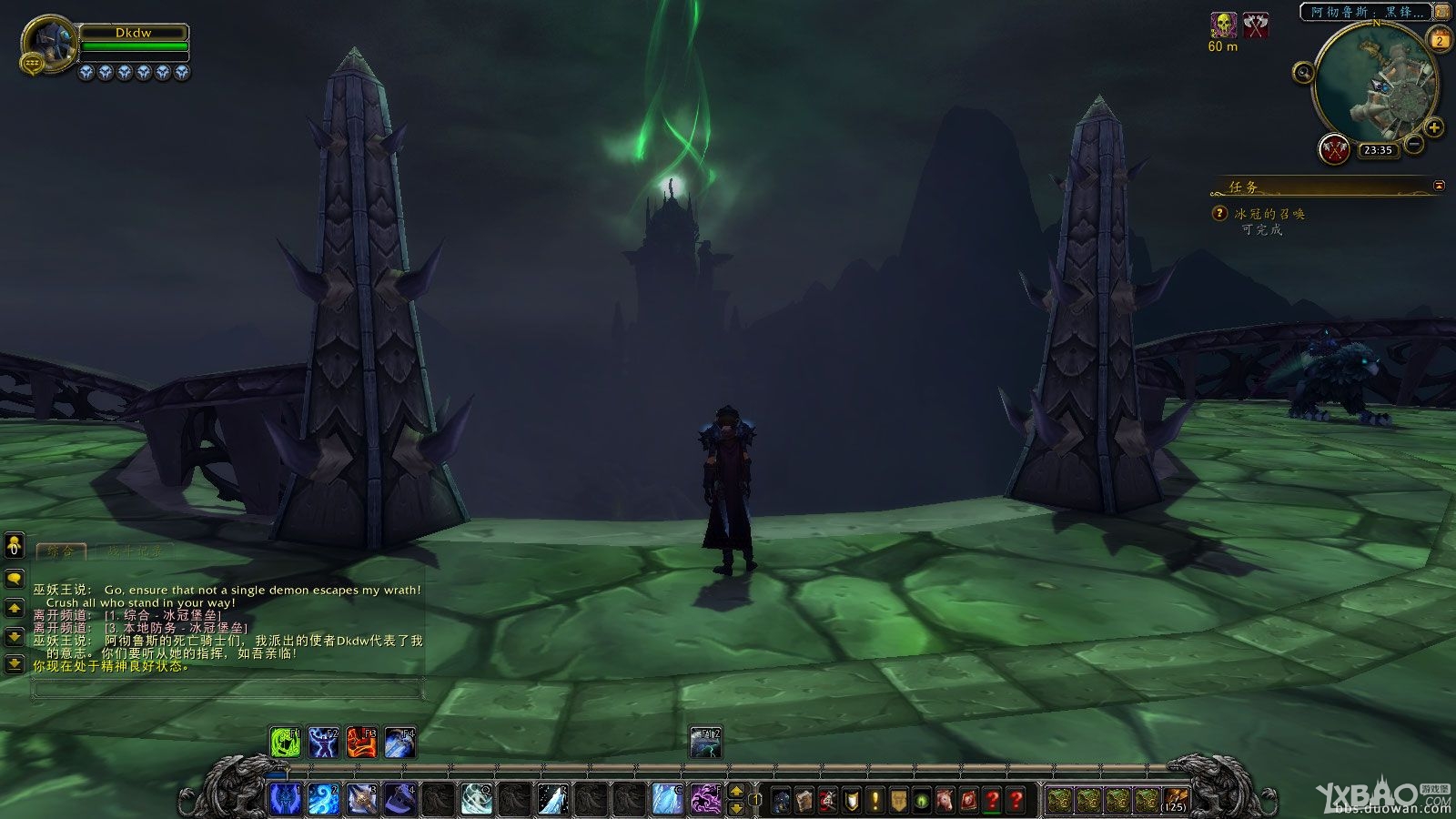
Task: Open the calendar button showing 2
Action: point(1440,40)
